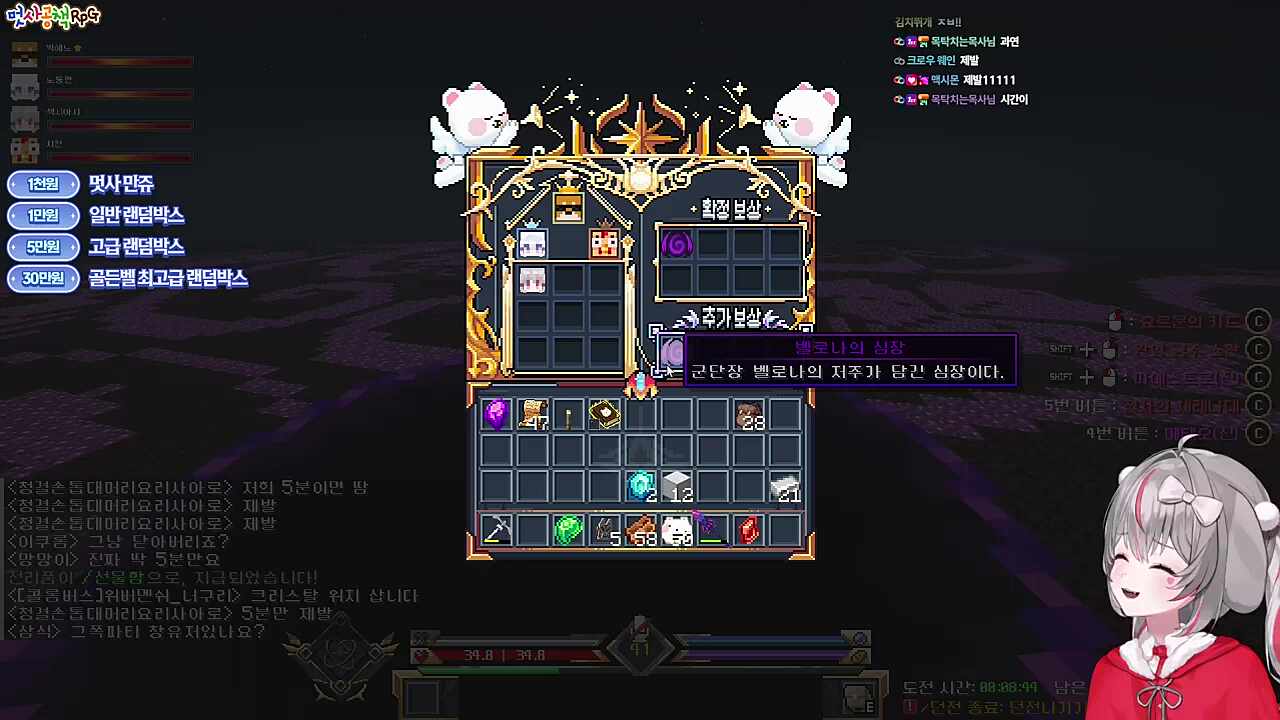Select the purple amethyst balloon inventory item

coord(497,413)
